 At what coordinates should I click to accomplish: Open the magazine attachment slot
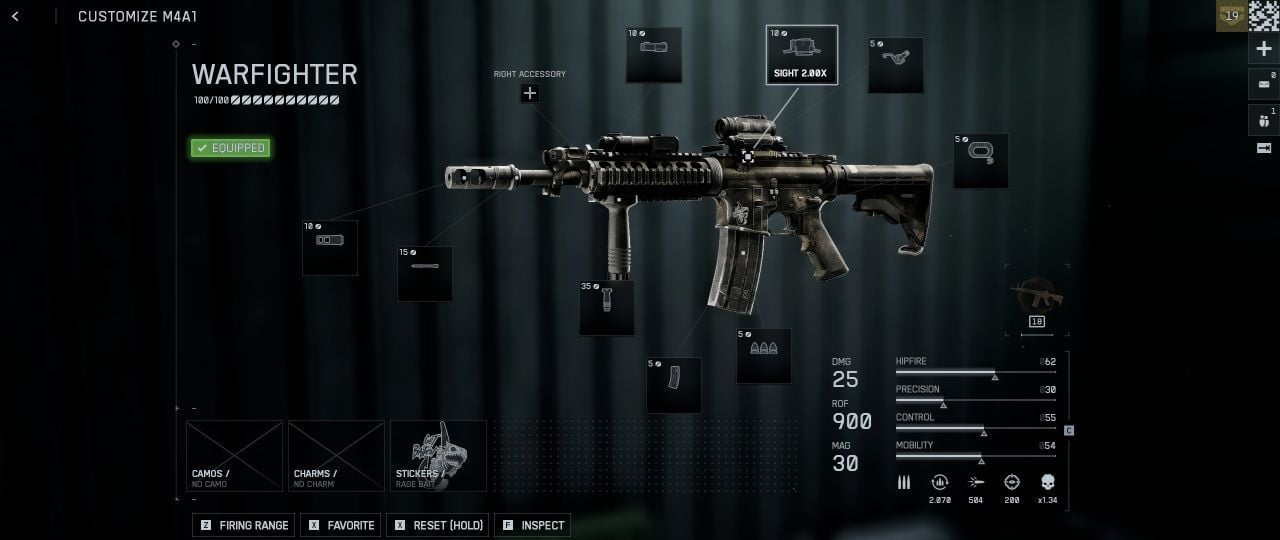pyautogui.click(x=674, y=385)
